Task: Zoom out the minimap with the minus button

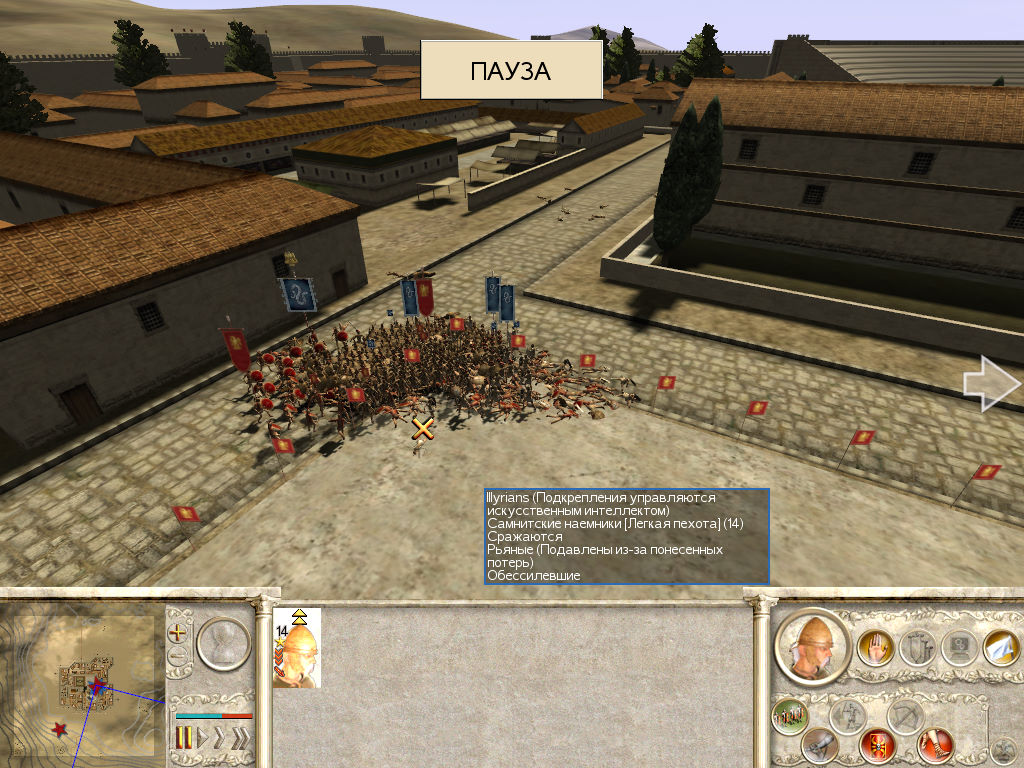Action: [x=179, y=656]
